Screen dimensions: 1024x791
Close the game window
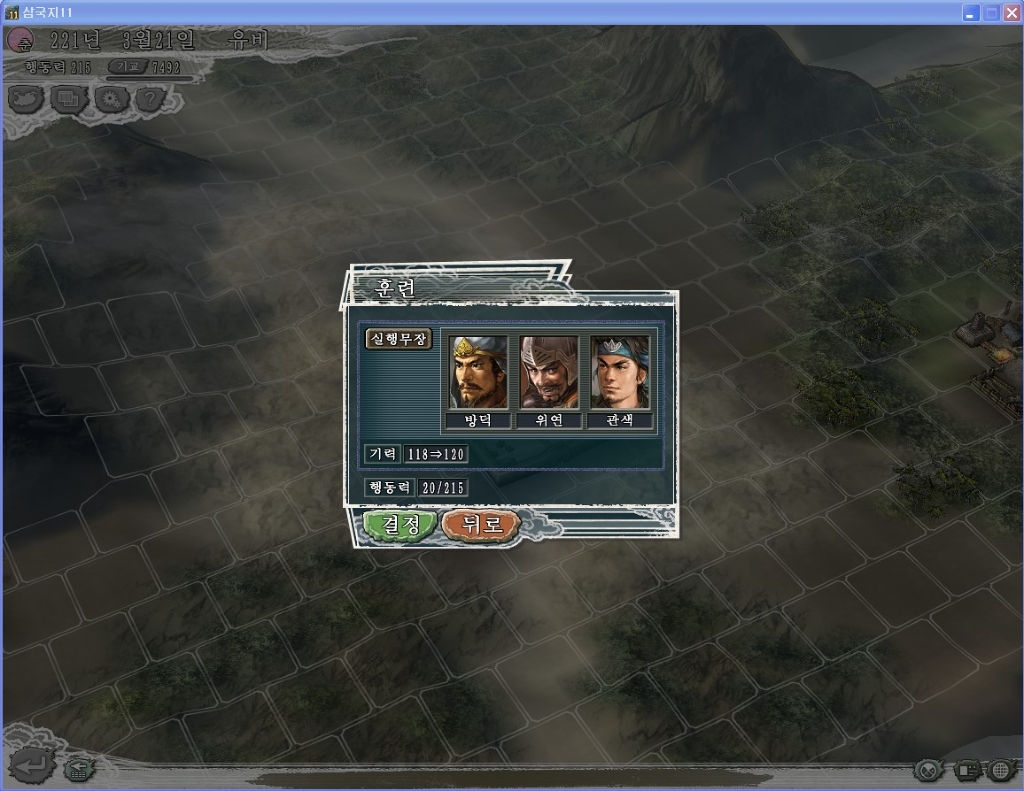click(x=1011, y=13)
